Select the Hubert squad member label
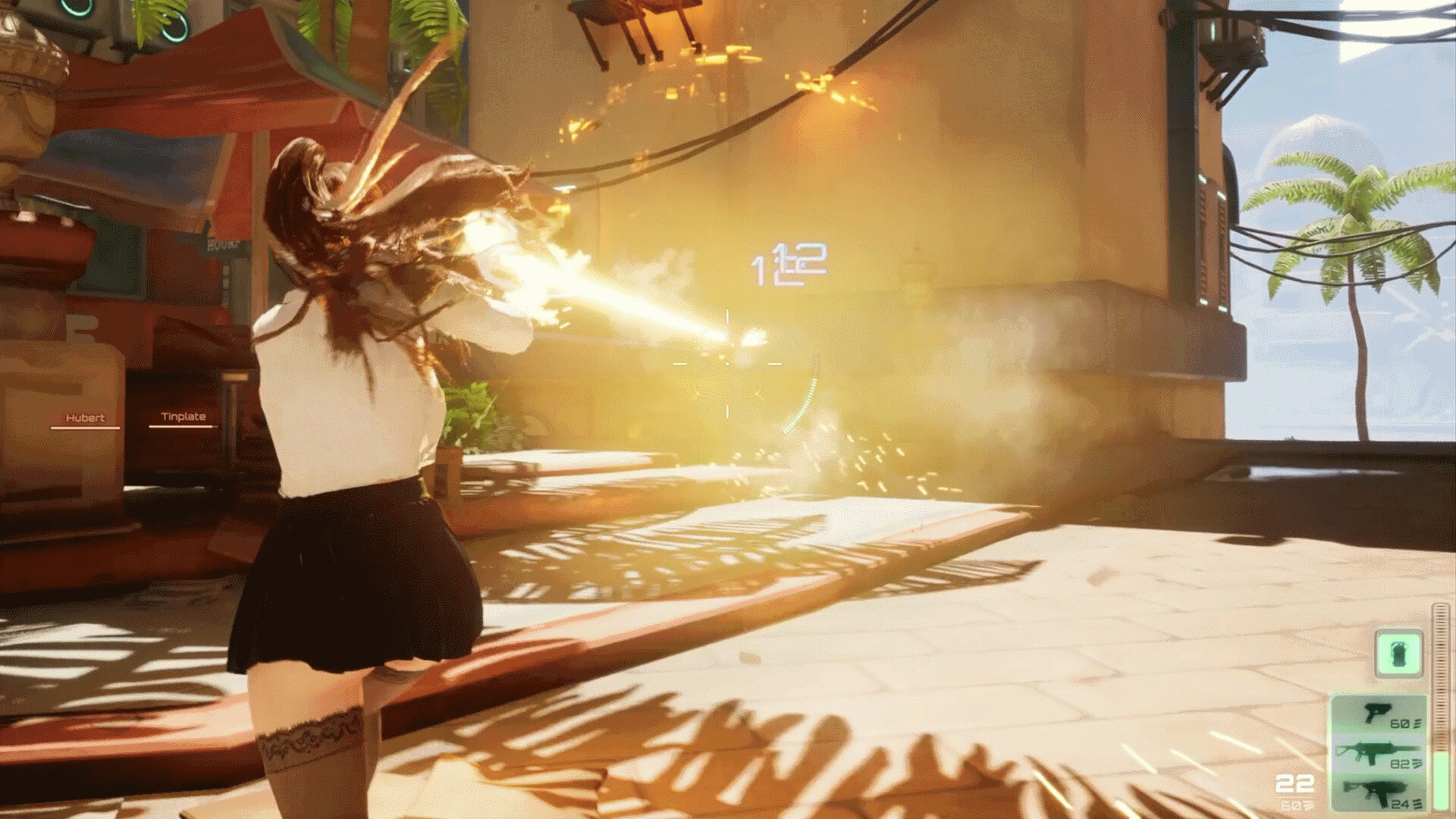The height and width of the screenshot is (819, 1456). [x=85, y=419]
